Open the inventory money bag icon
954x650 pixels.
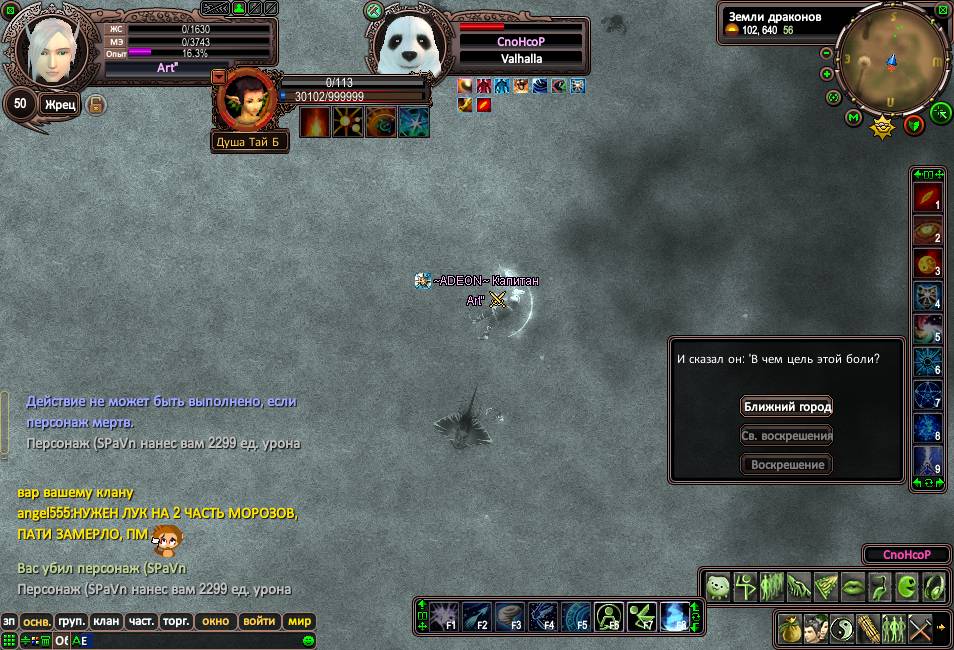click(x=791, y=628)
